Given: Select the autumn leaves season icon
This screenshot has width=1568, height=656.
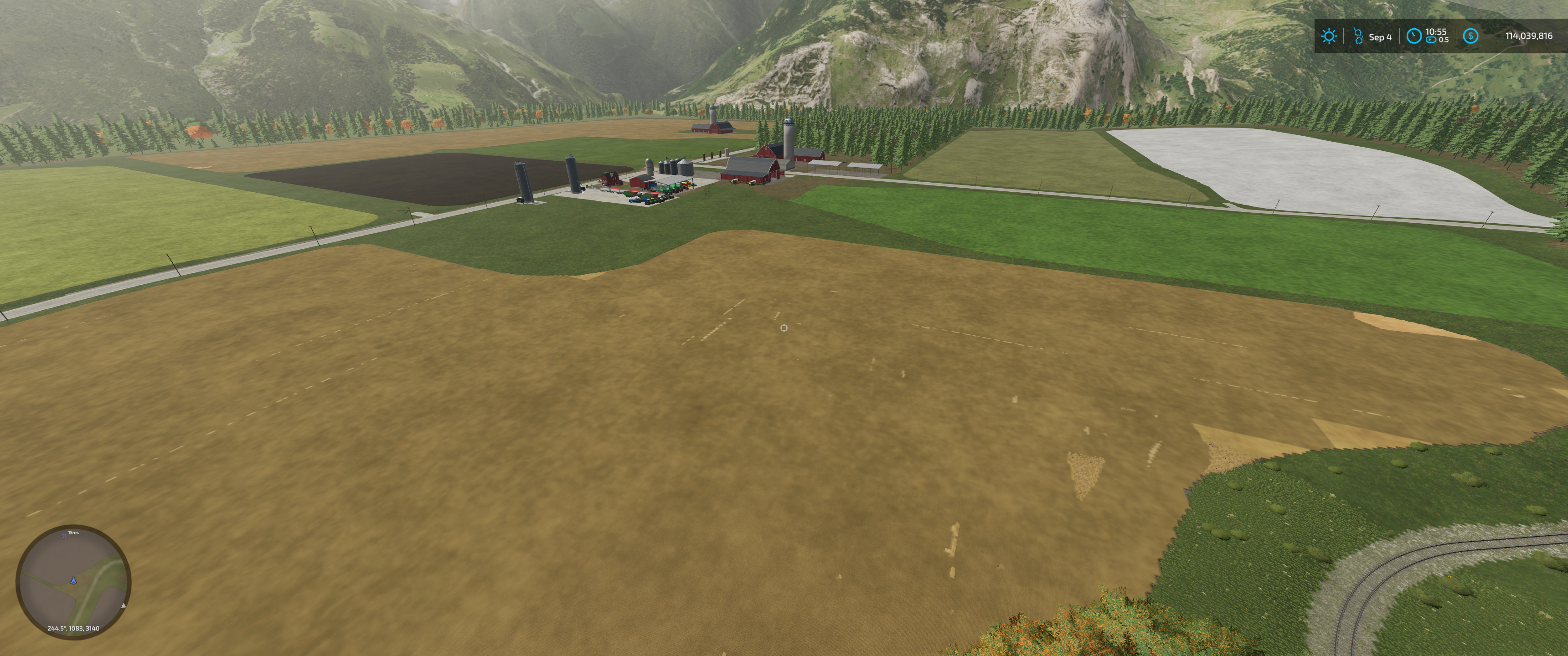Looking at the screenshot, I should [1358, 36].
